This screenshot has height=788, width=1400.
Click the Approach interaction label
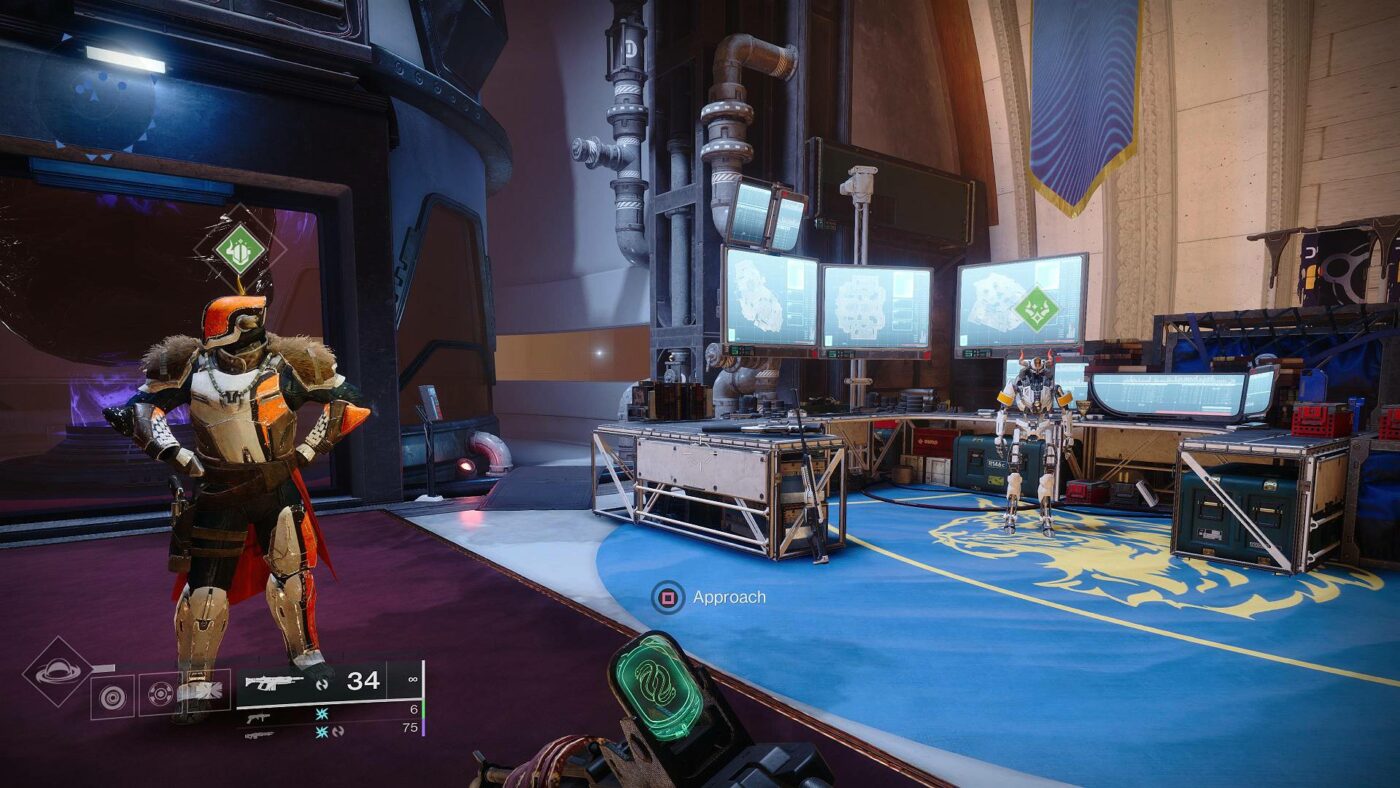(728, 595)
